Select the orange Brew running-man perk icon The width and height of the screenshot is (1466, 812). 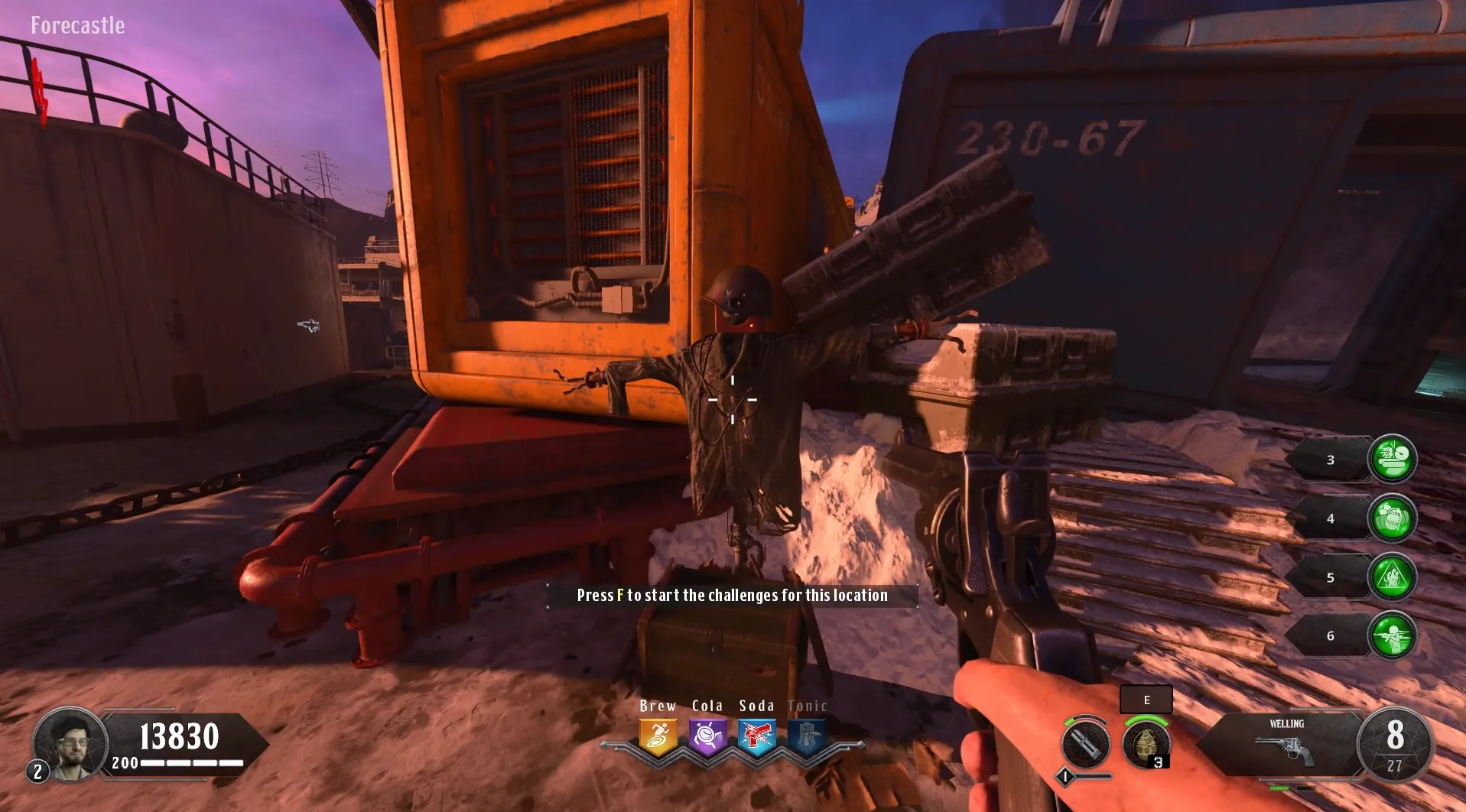click(x=658, y=737)
